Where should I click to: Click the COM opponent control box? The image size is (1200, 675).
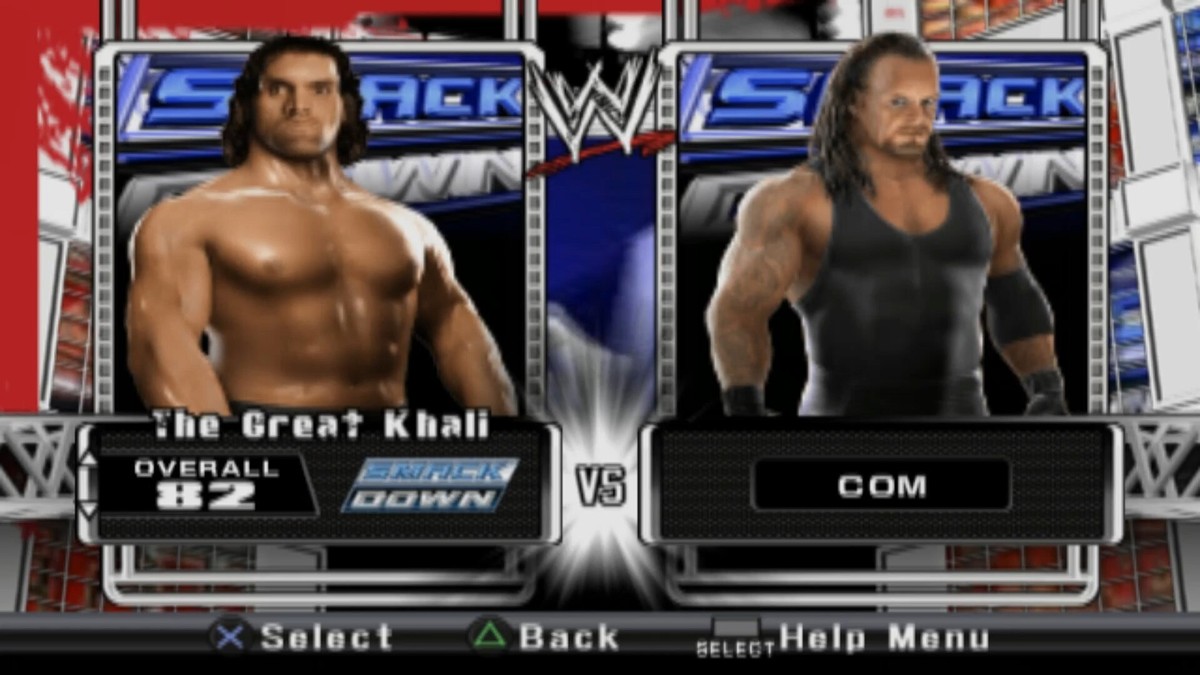coord(881,486)
